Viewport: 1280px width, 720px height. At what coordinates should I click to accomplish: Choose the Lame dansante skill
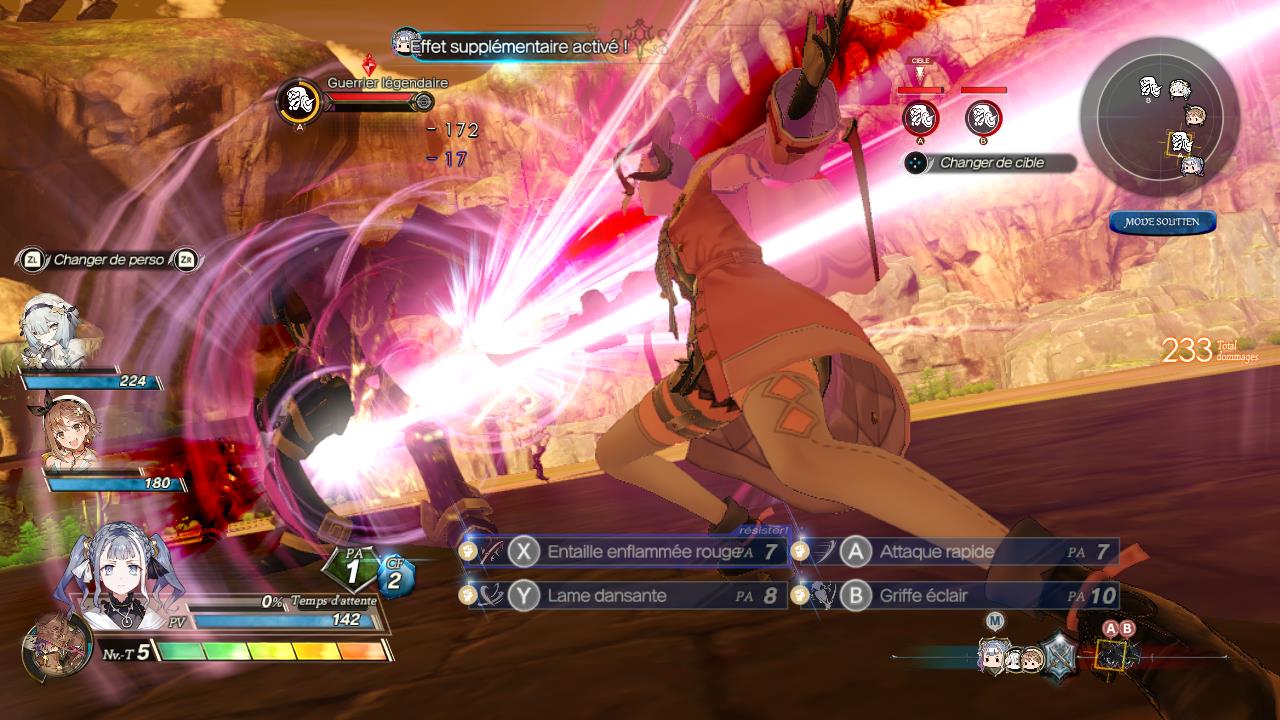(625, 596)
